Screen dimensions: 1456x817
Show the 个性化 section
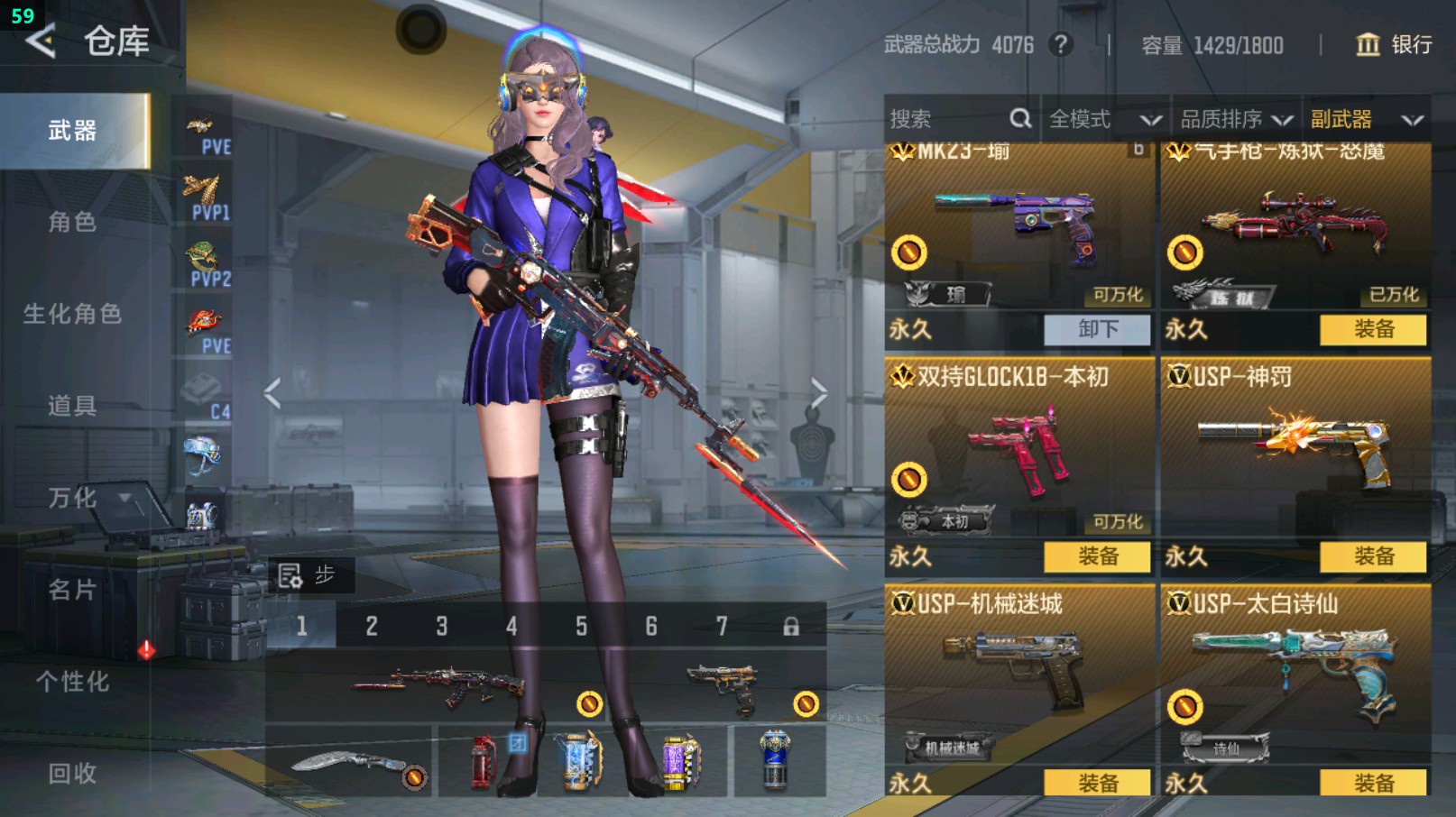tap(72, 682)
